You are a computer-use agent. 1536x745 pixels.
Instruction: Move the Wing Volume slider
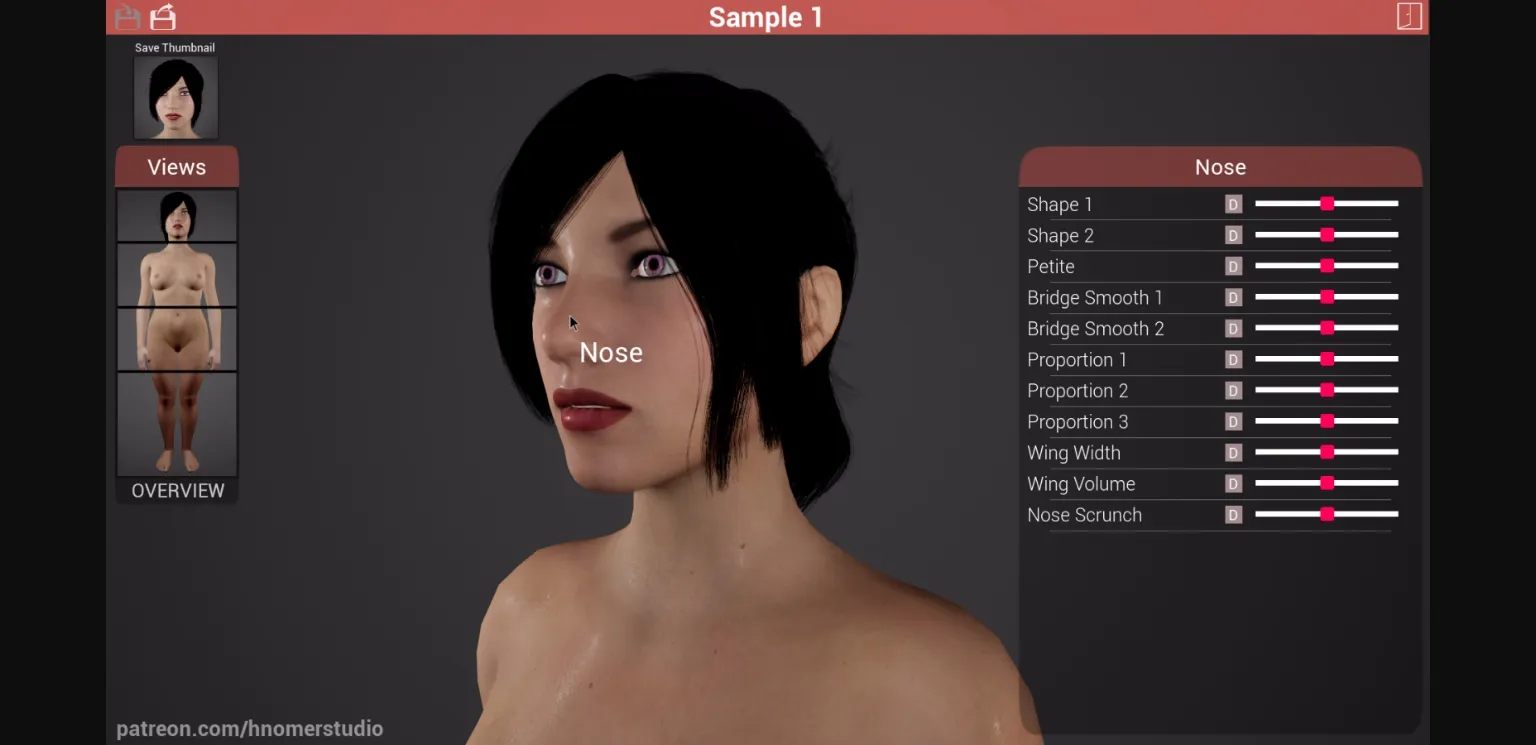click(x=1326, y=483)
